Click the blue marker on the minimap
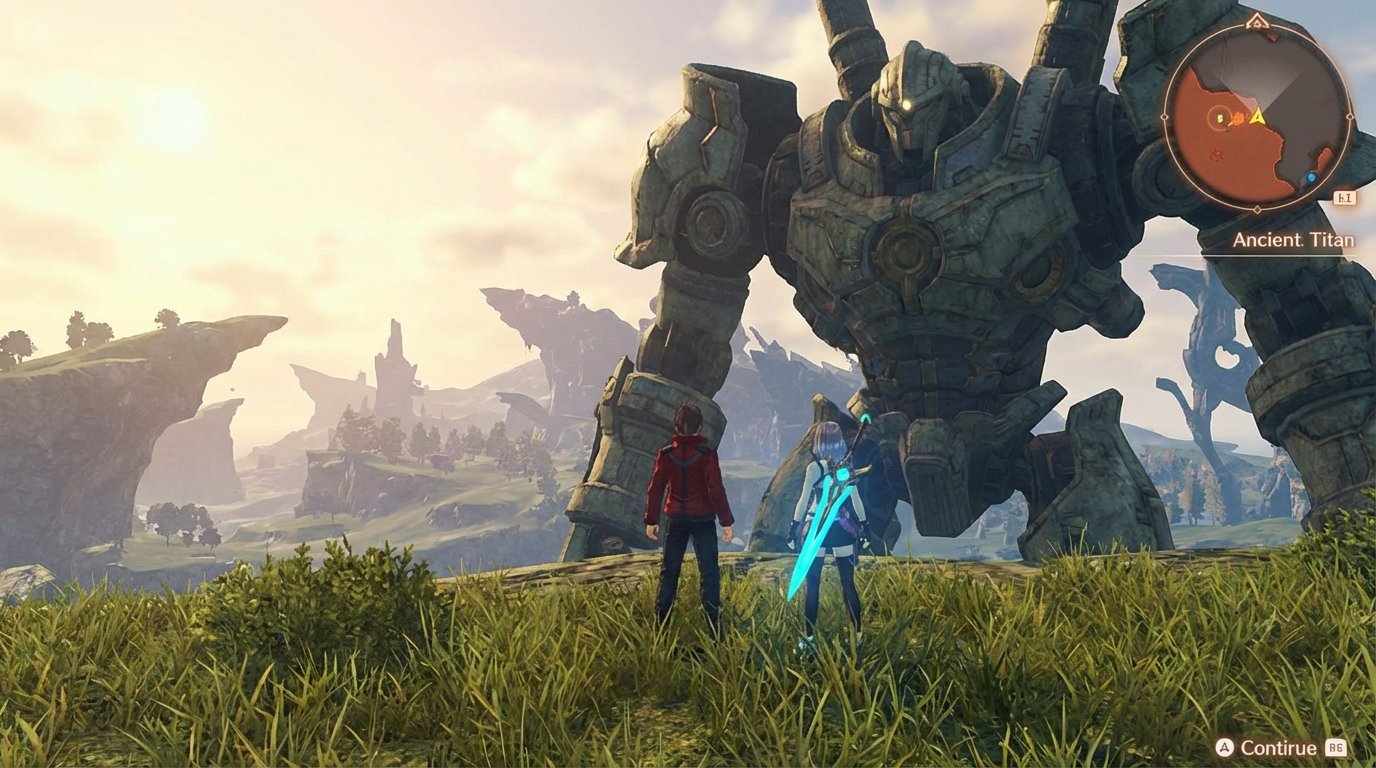Image resolution: width=1376 pixels, height=768 pixels. click(1311, 176)
